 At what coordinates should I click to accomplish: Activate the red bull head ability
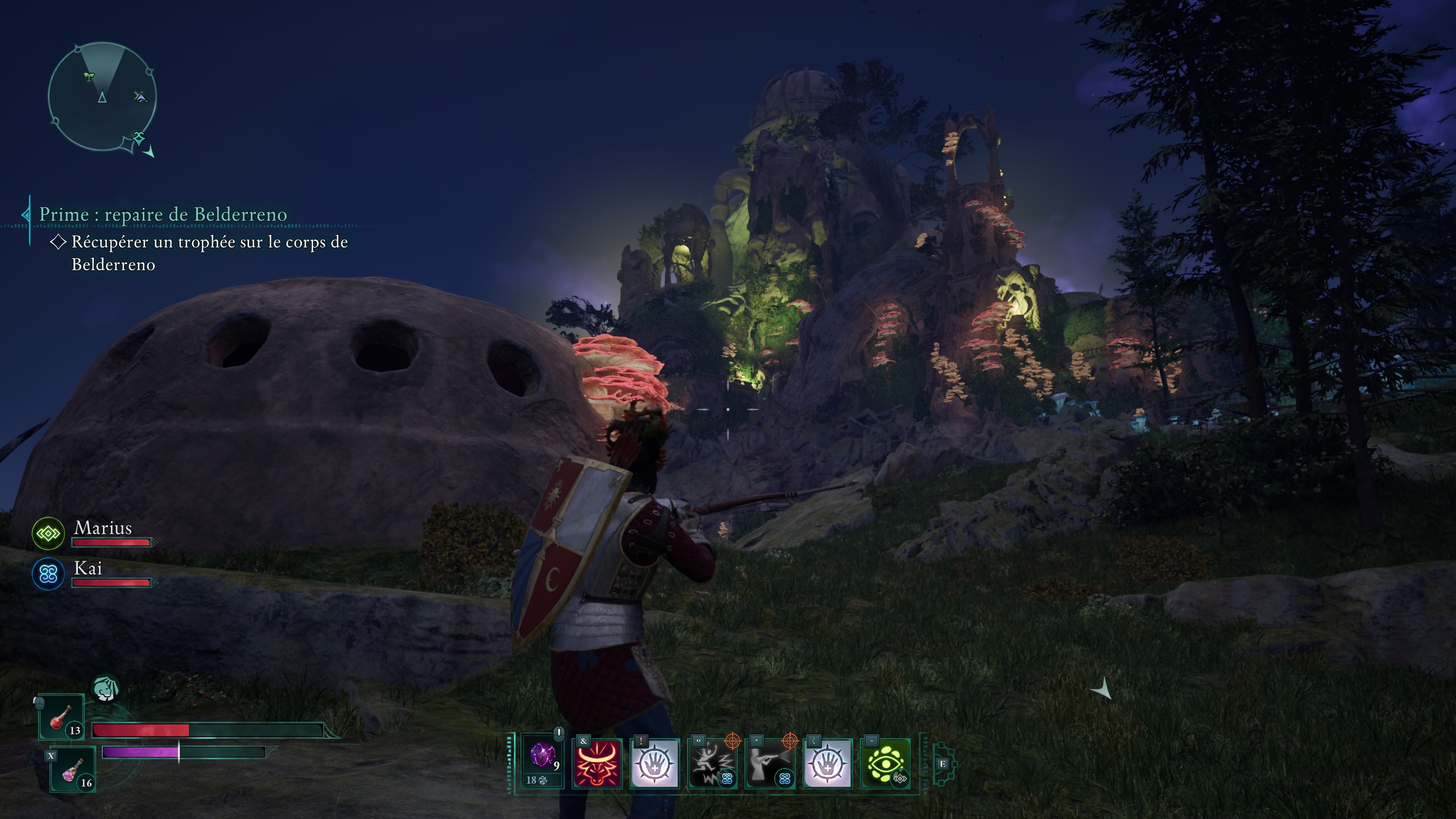597,763
